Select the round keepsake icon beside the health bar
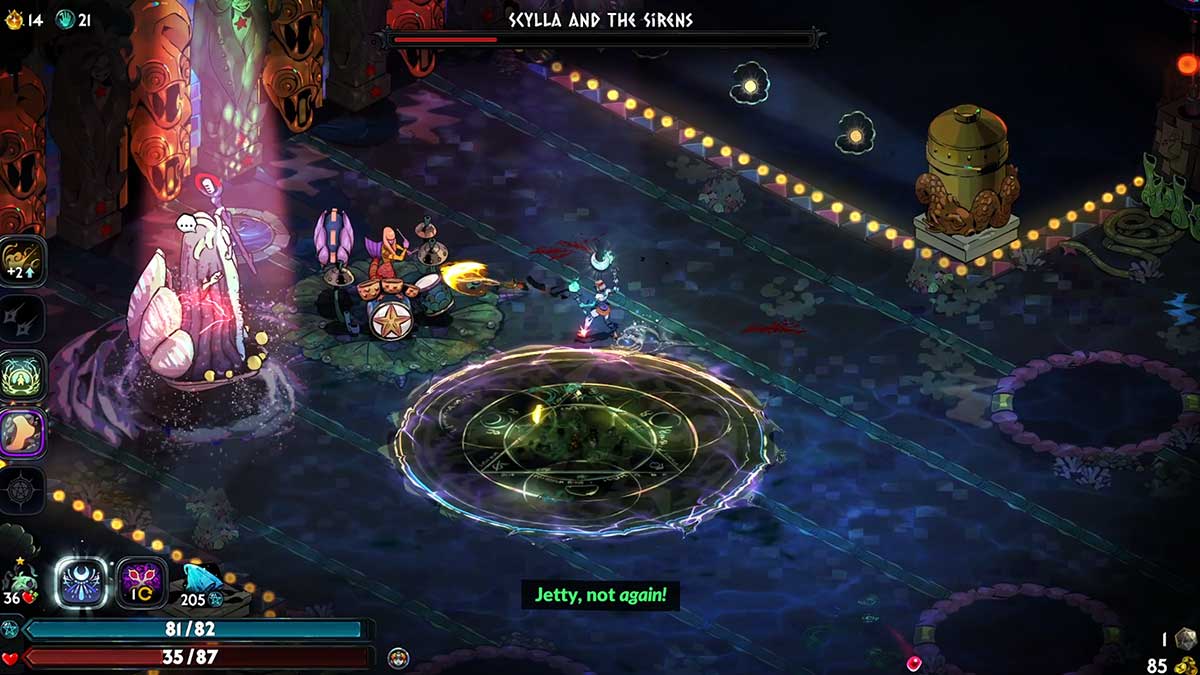Screen dimensions: 1200x675 (x=398, y=658)
